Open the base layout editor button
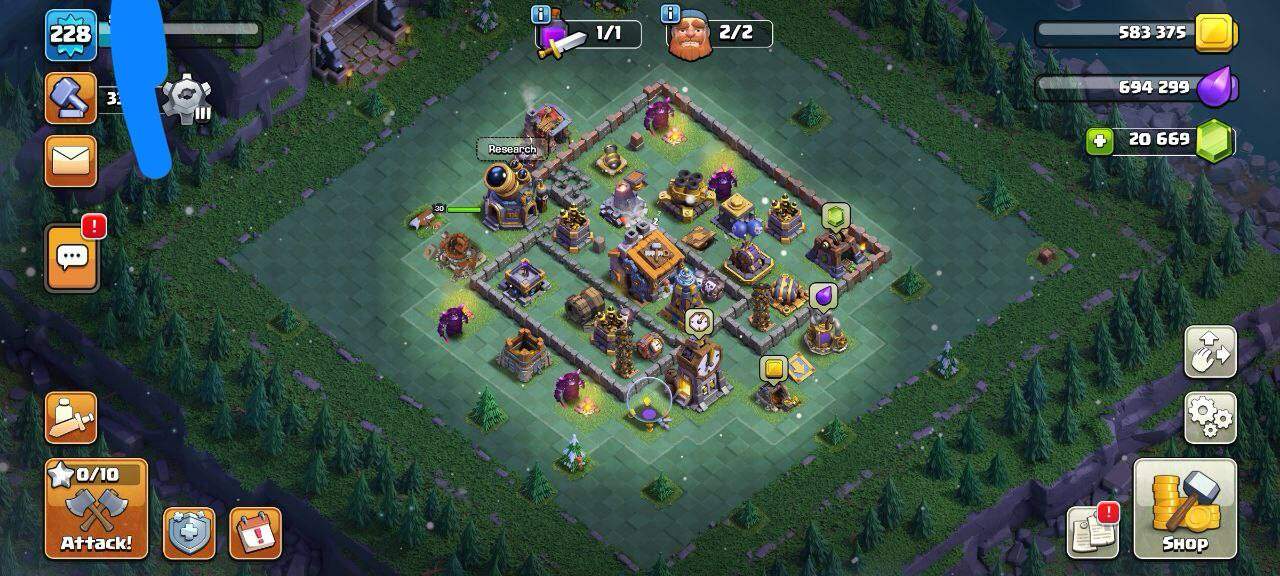The height and width of the screenshot is (576, 1280). tap(1210, 351)
